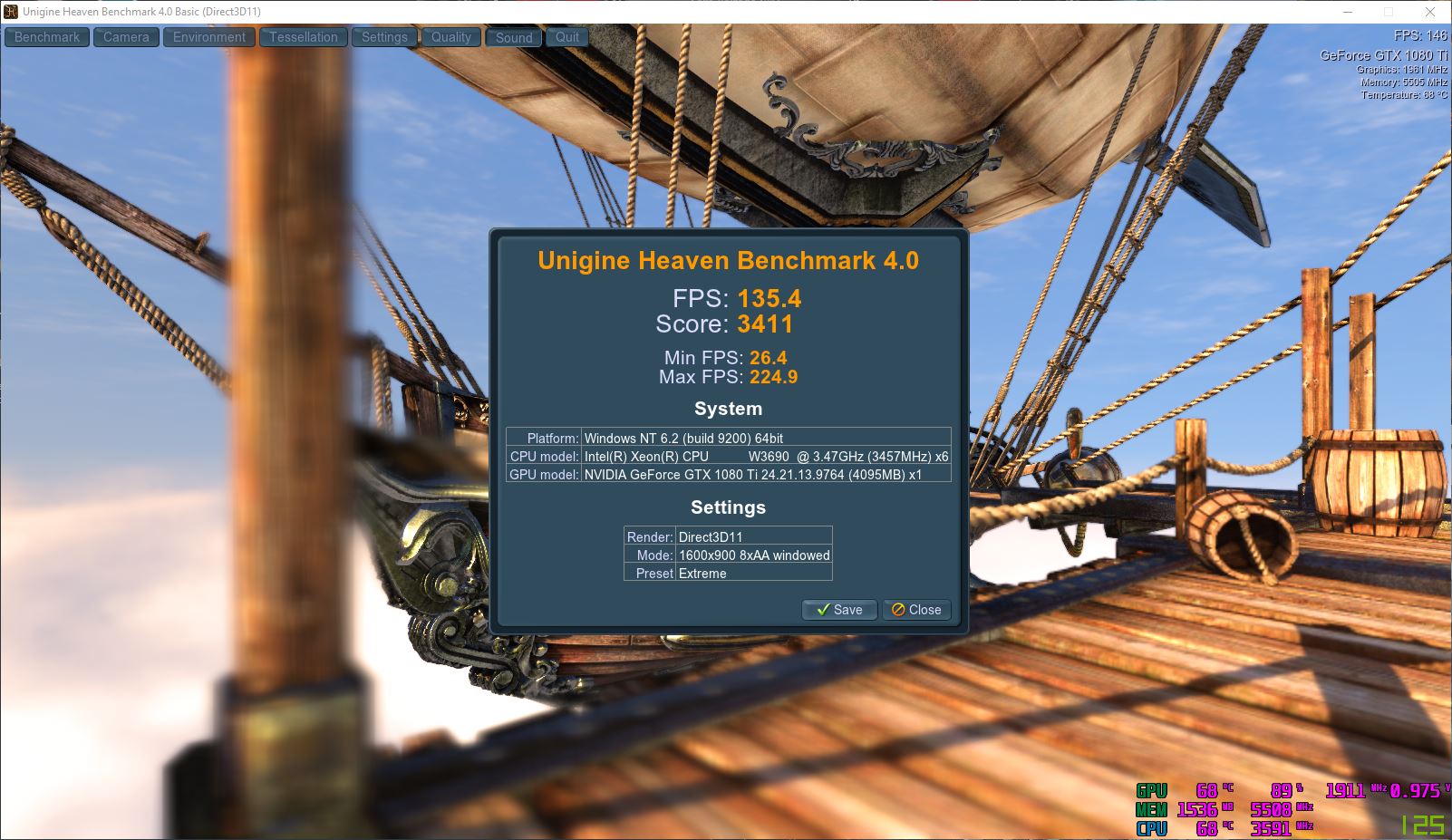This screenshot has width=1452, height=840.
Task: Minimize the application window
Action: 1347,12
